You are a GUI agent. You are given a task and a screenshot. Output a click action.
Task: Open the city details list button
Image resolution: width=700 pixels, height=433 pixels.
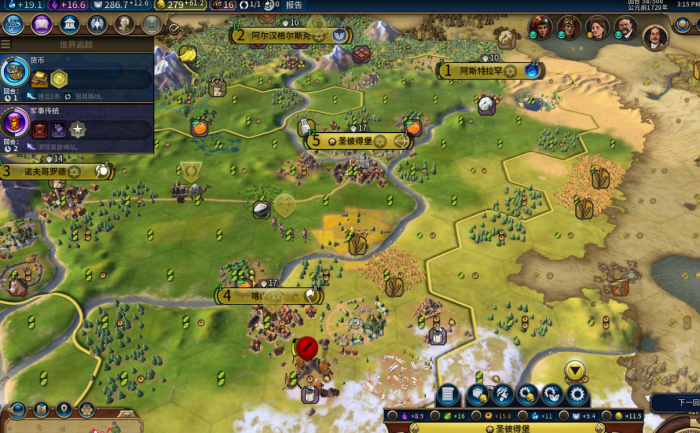click(449, 395)
